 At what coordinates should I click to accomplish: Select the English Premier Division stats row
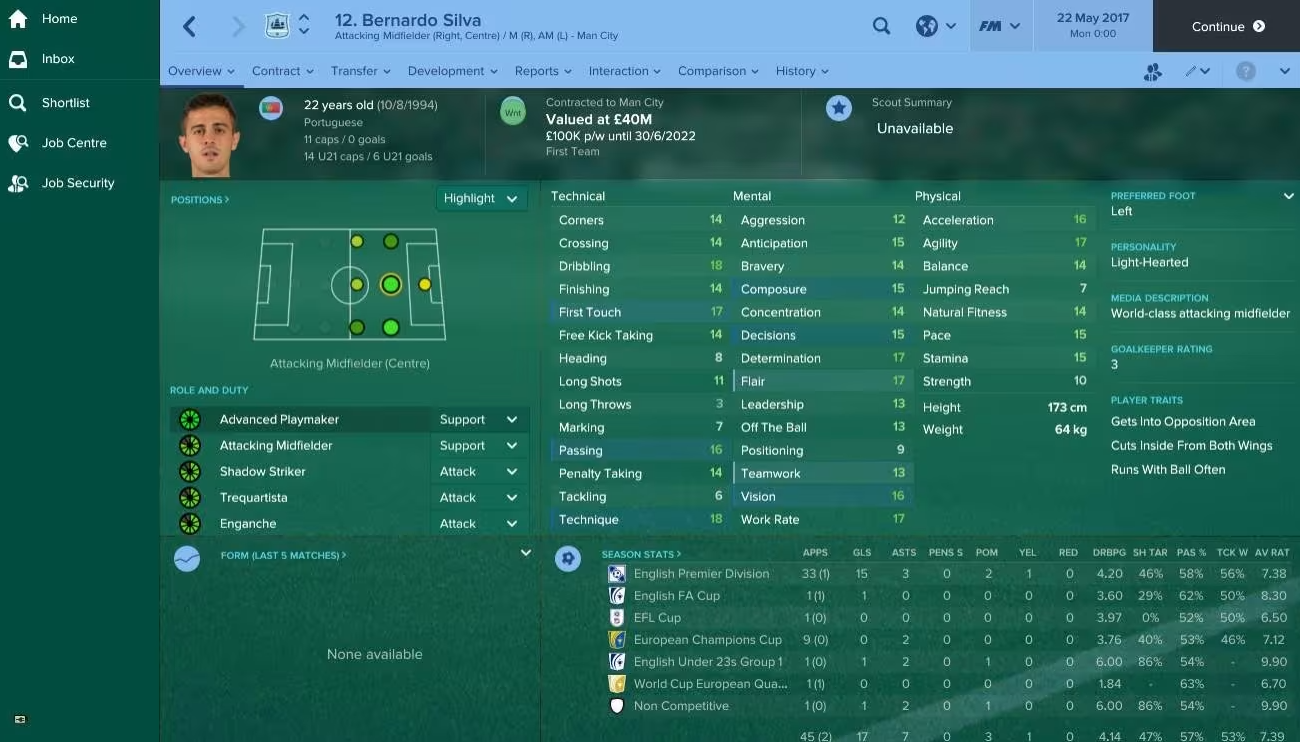700,574
